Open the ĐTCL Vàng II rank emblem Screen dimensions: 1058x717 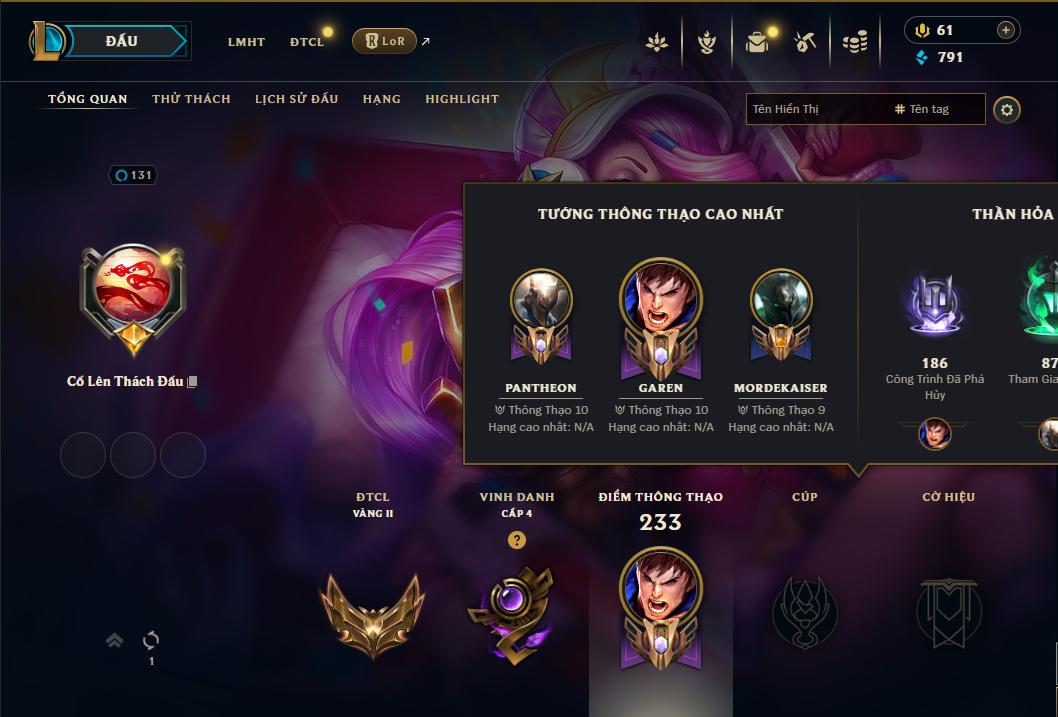372,611
